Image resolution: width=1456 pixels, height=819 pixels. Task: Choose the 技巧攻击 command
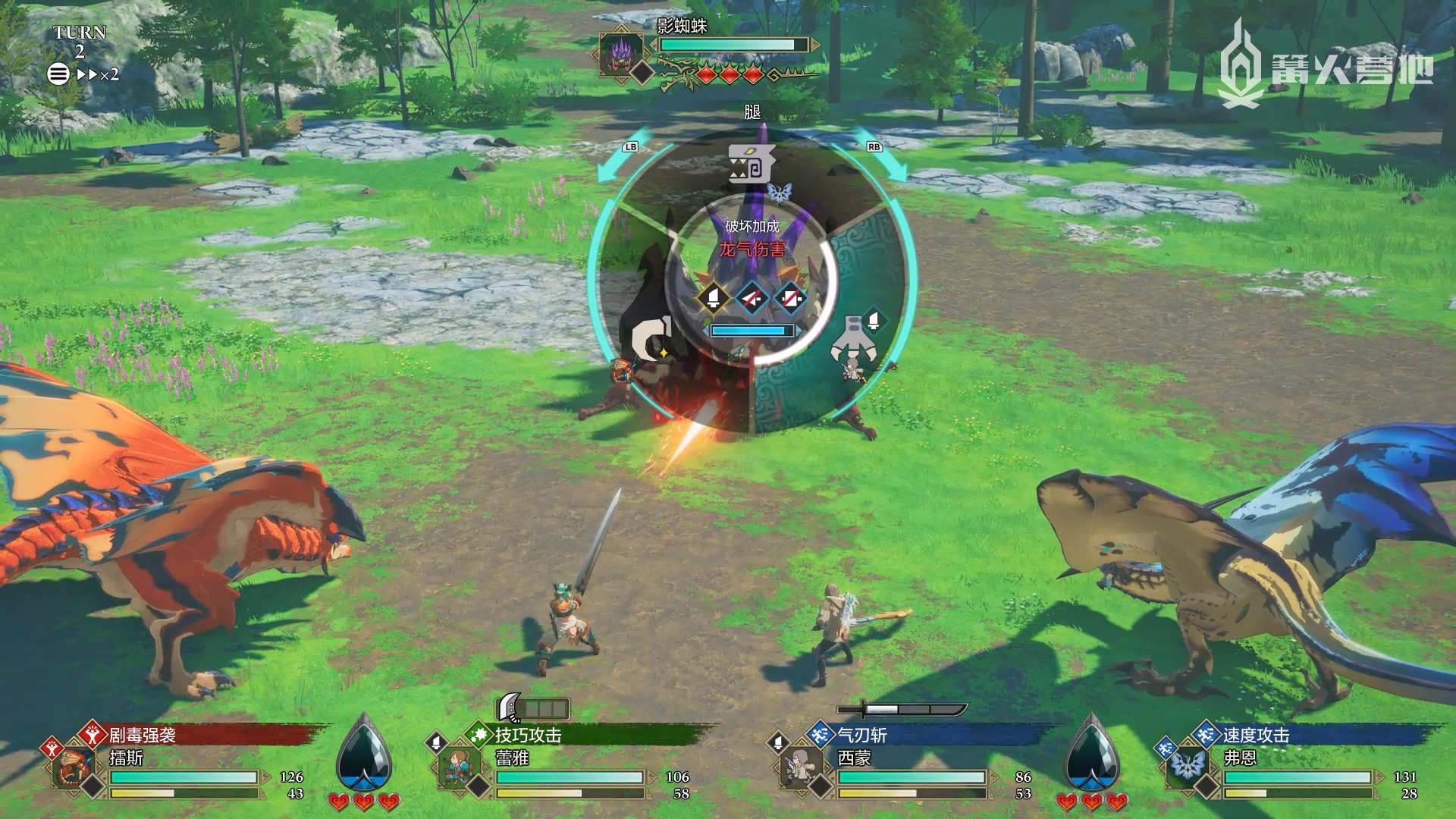point(529,735)
